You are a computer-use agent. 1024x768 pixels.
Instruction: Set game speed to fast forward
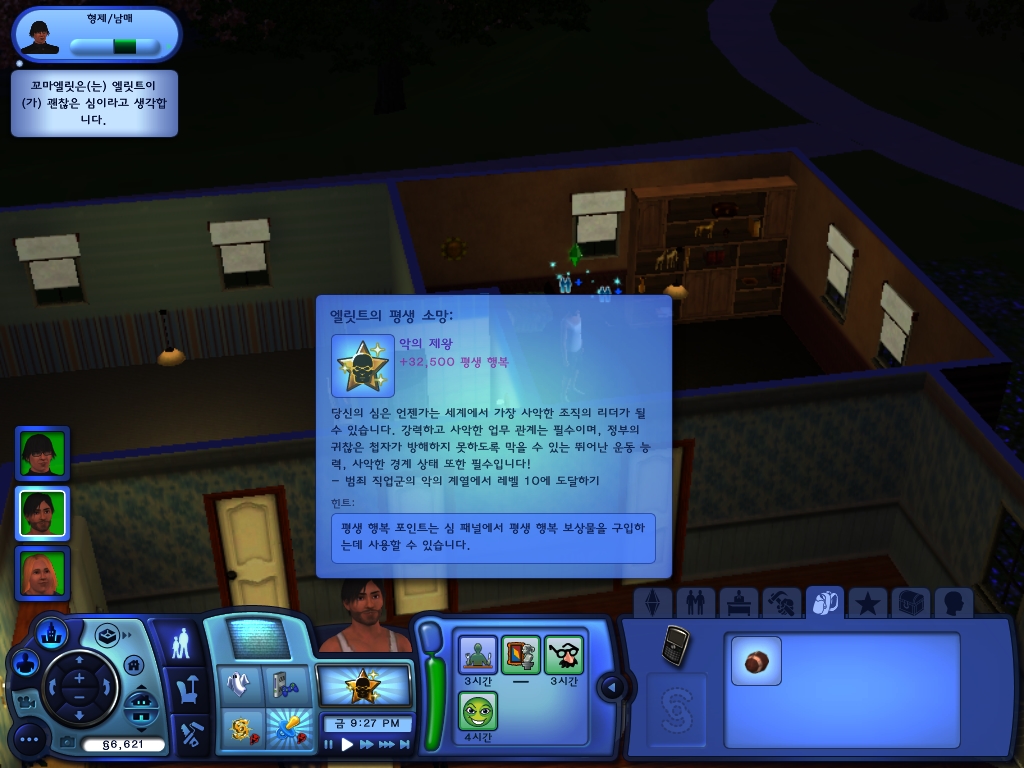(x=367, y=744)
